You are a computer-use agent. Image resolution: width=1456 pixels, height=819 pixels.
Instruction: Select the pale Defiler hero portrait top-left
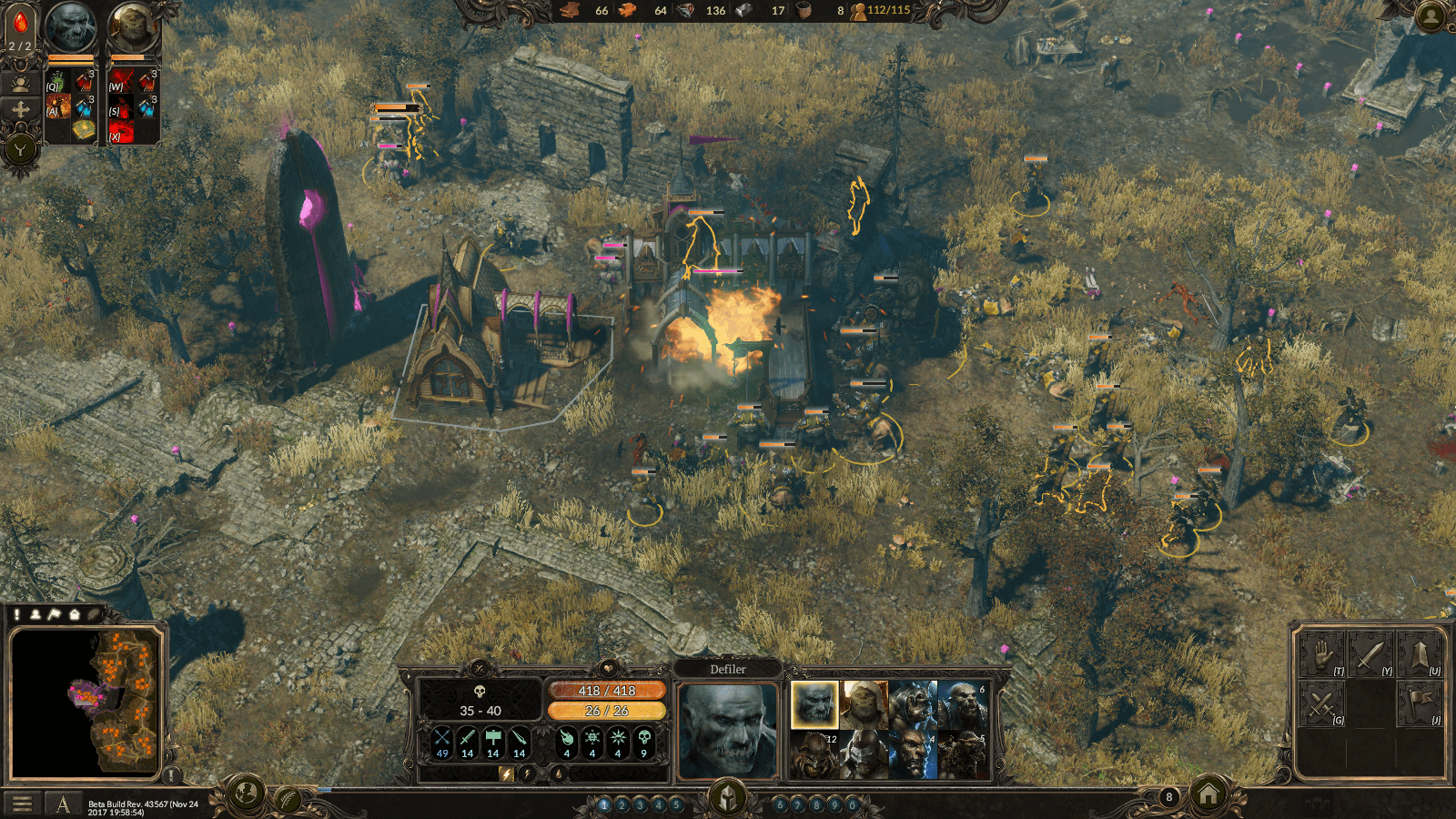click(x=70, y=27)
